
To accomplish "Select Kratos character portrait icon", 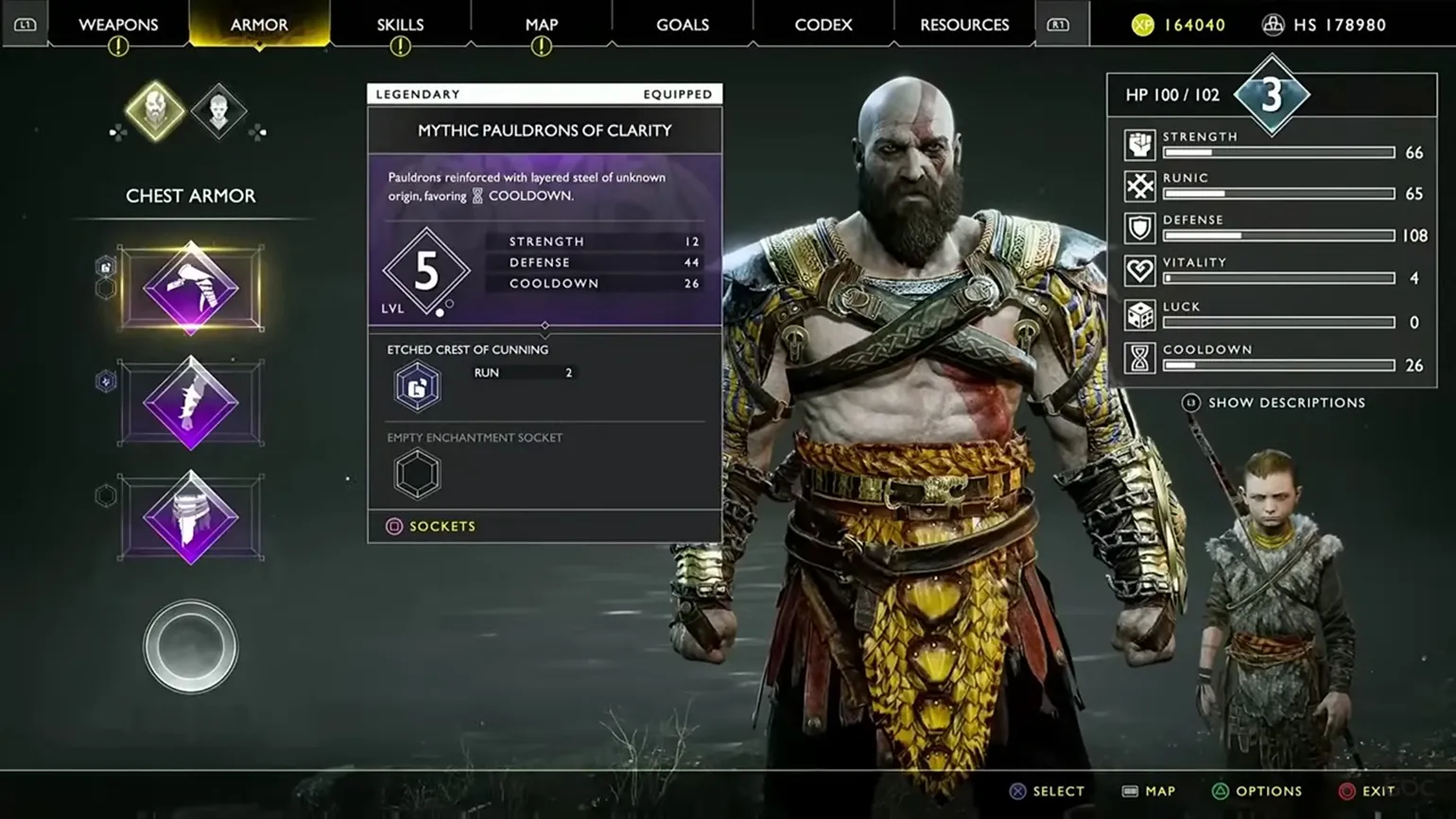I will coord(156,111).
